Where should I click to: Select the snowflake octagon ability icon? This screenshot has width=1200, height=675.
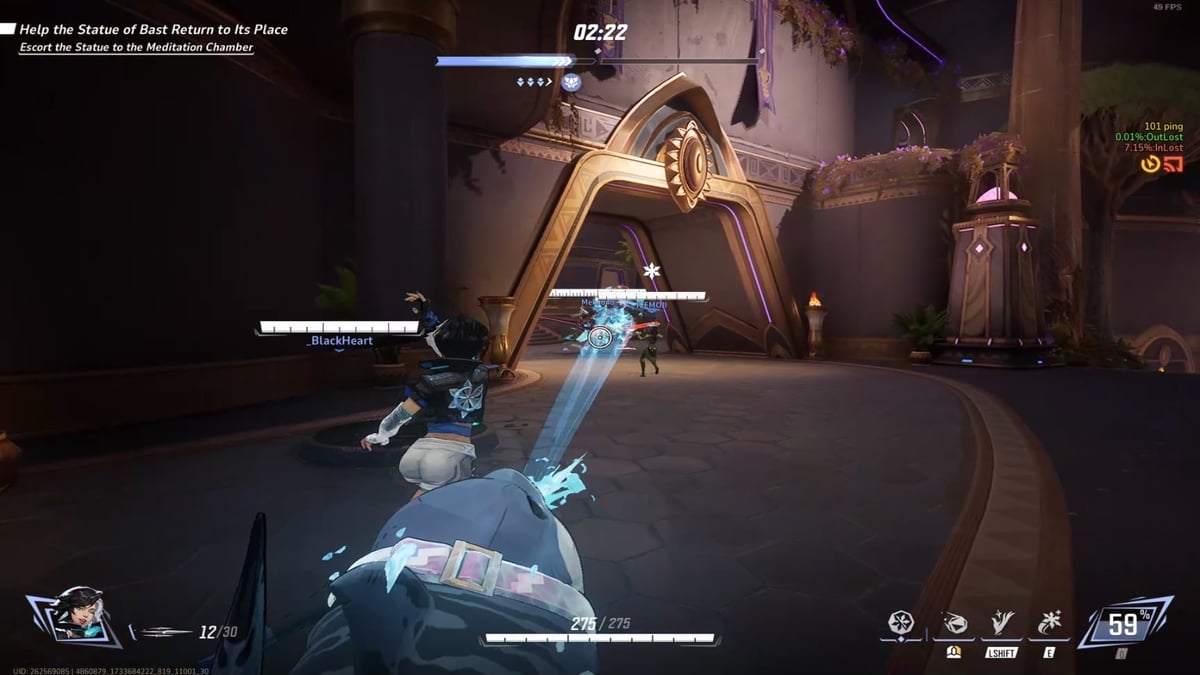(902, 625)
